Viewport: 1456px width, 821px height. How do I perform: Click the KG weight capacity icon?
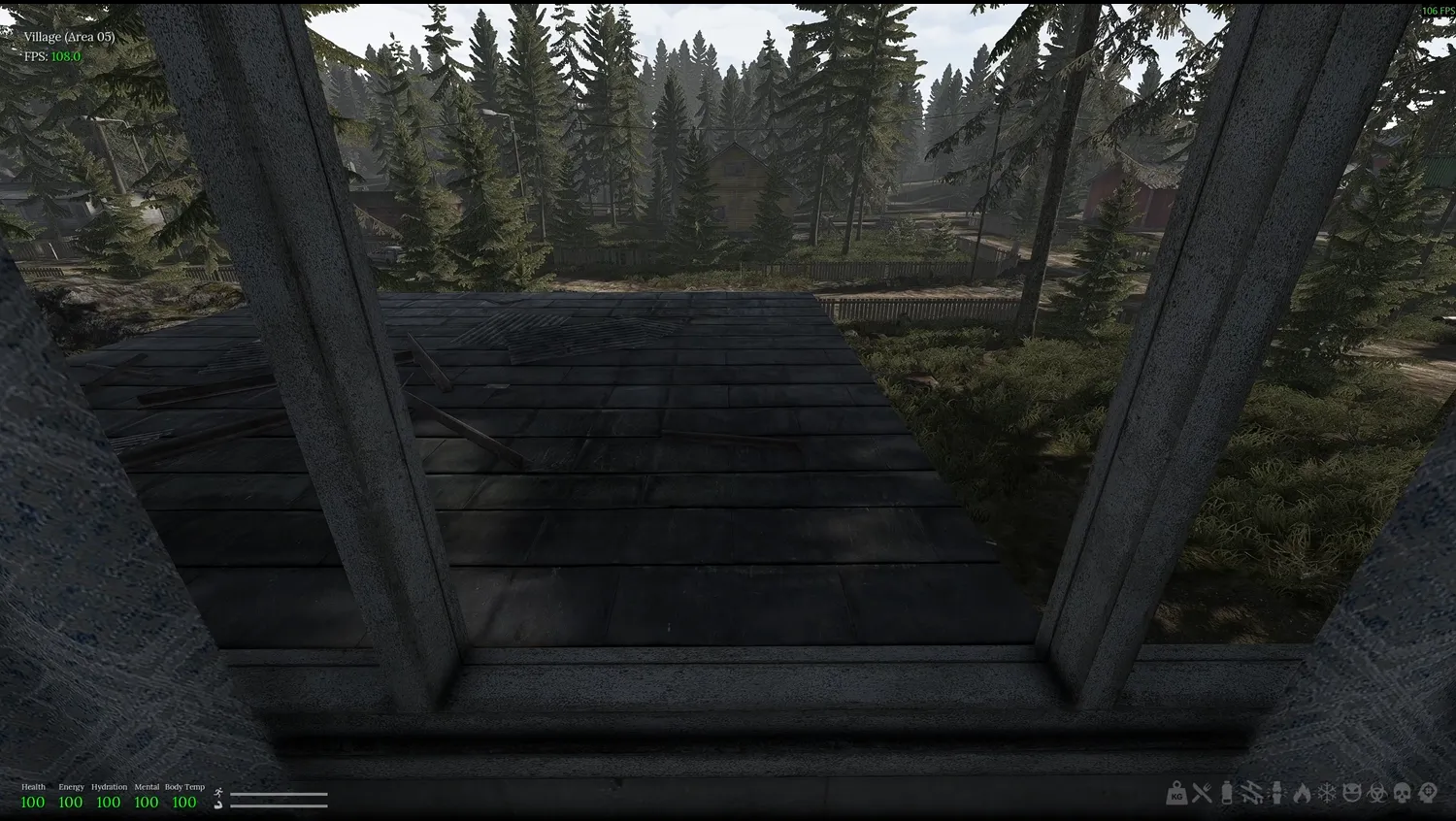pyautogui.click(x=1177, y=794)
